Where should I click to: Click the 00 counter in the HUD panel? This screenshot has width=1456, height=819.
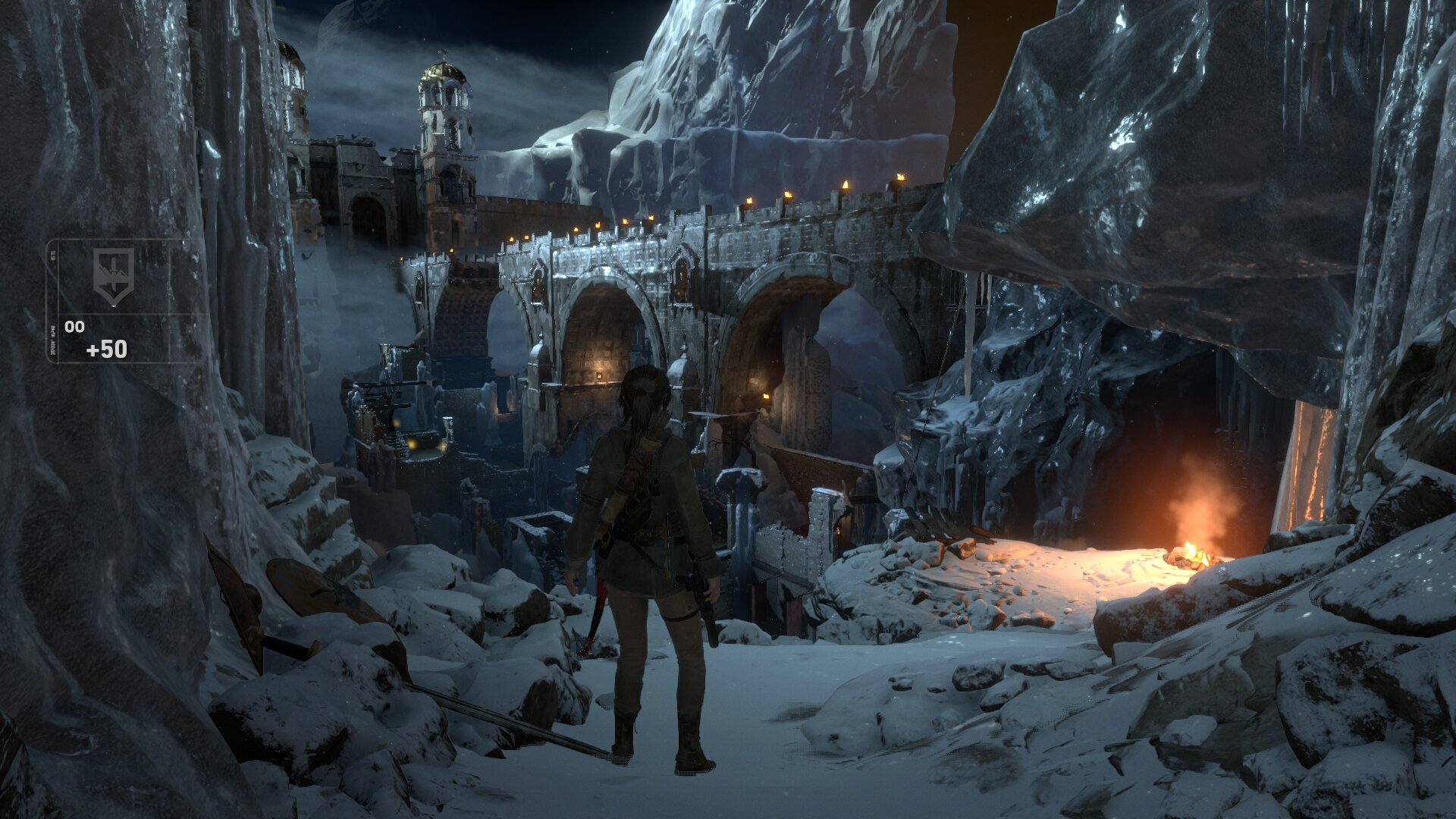click(x=75, y=326)
